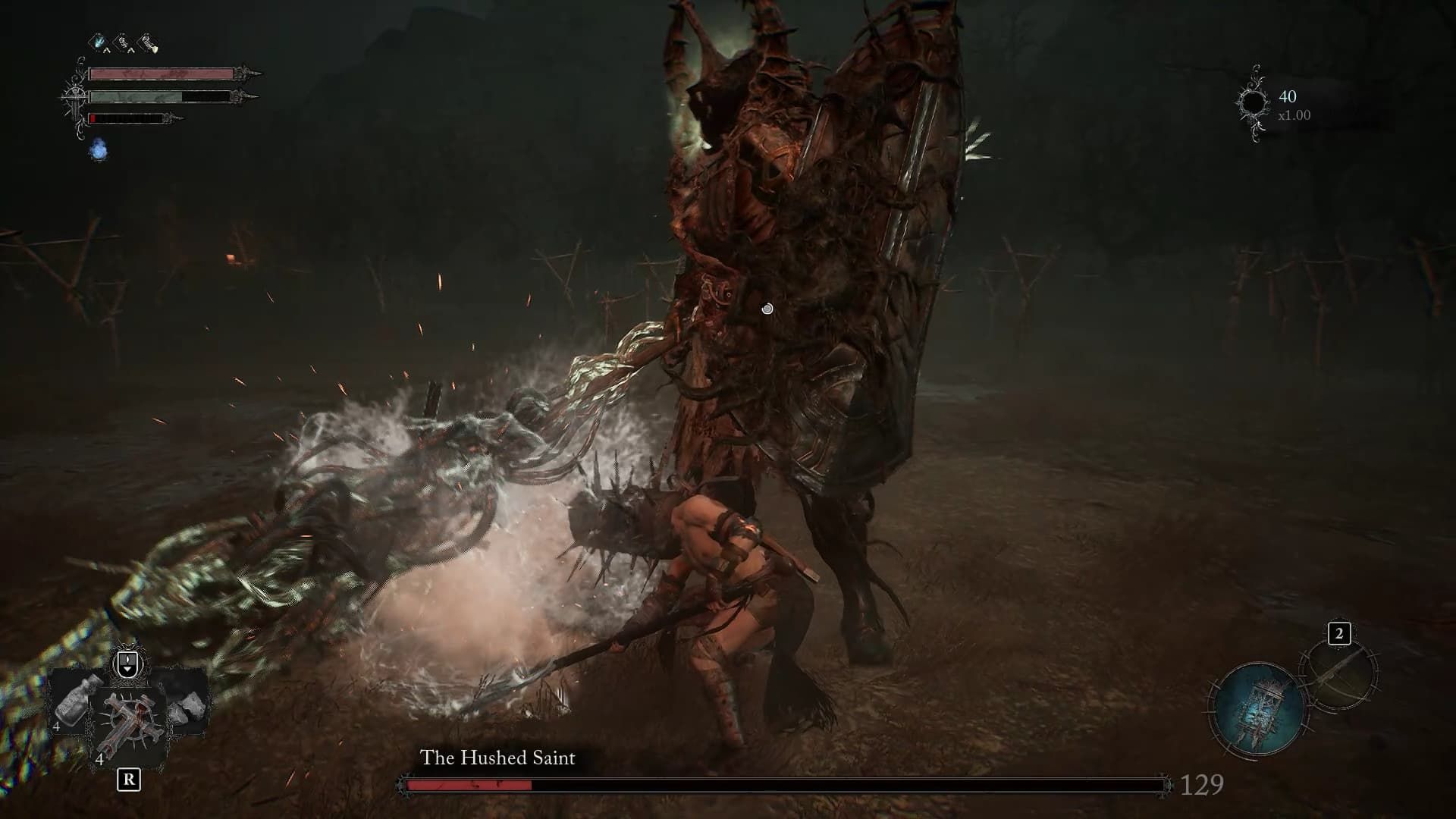Click the down arrow beneath the lamp prompt
Image resolution: width=1456 pixels, height=819 pixels.
pyautogui.click(x=127, y=671)
